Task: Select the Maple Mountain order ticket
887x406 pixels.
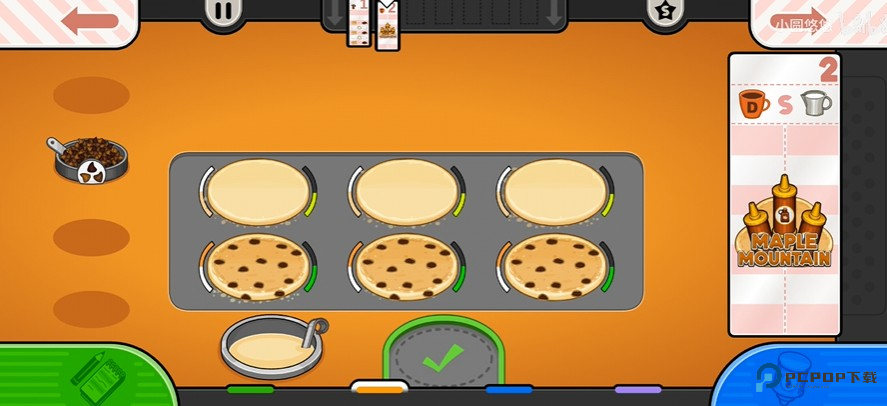Action: point(784,195)
